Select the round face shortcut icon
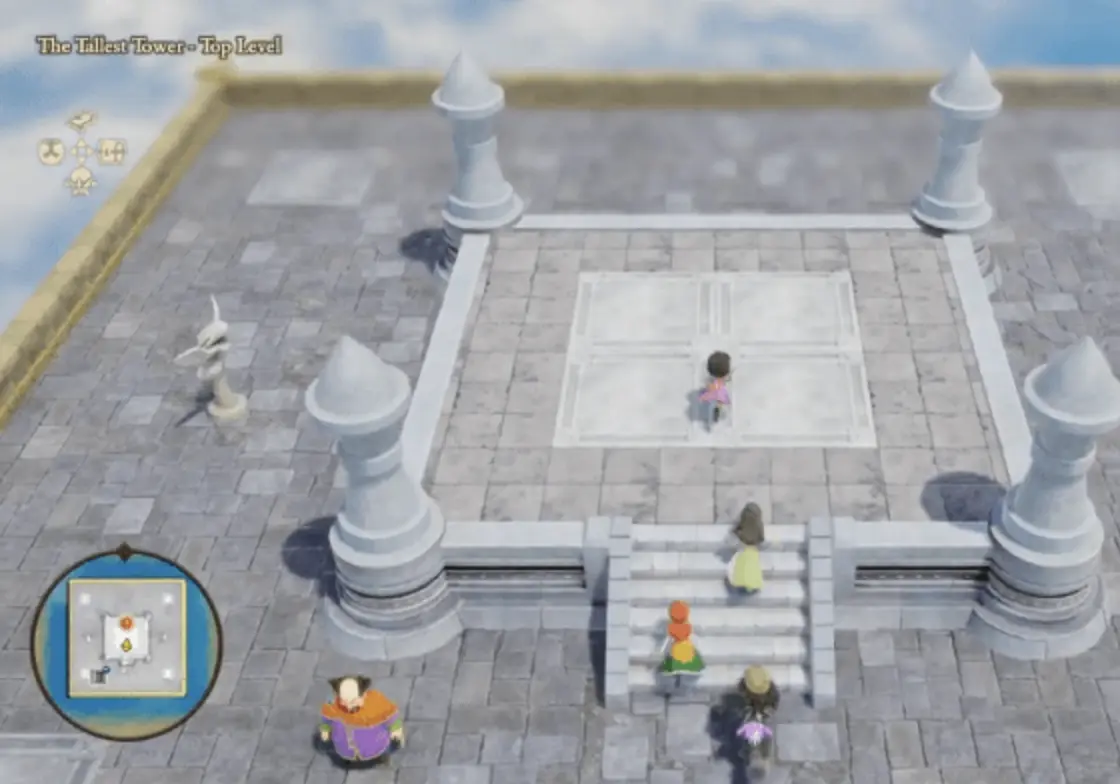The height and width of the screenshot is (784, 1120). coord(50,152)
